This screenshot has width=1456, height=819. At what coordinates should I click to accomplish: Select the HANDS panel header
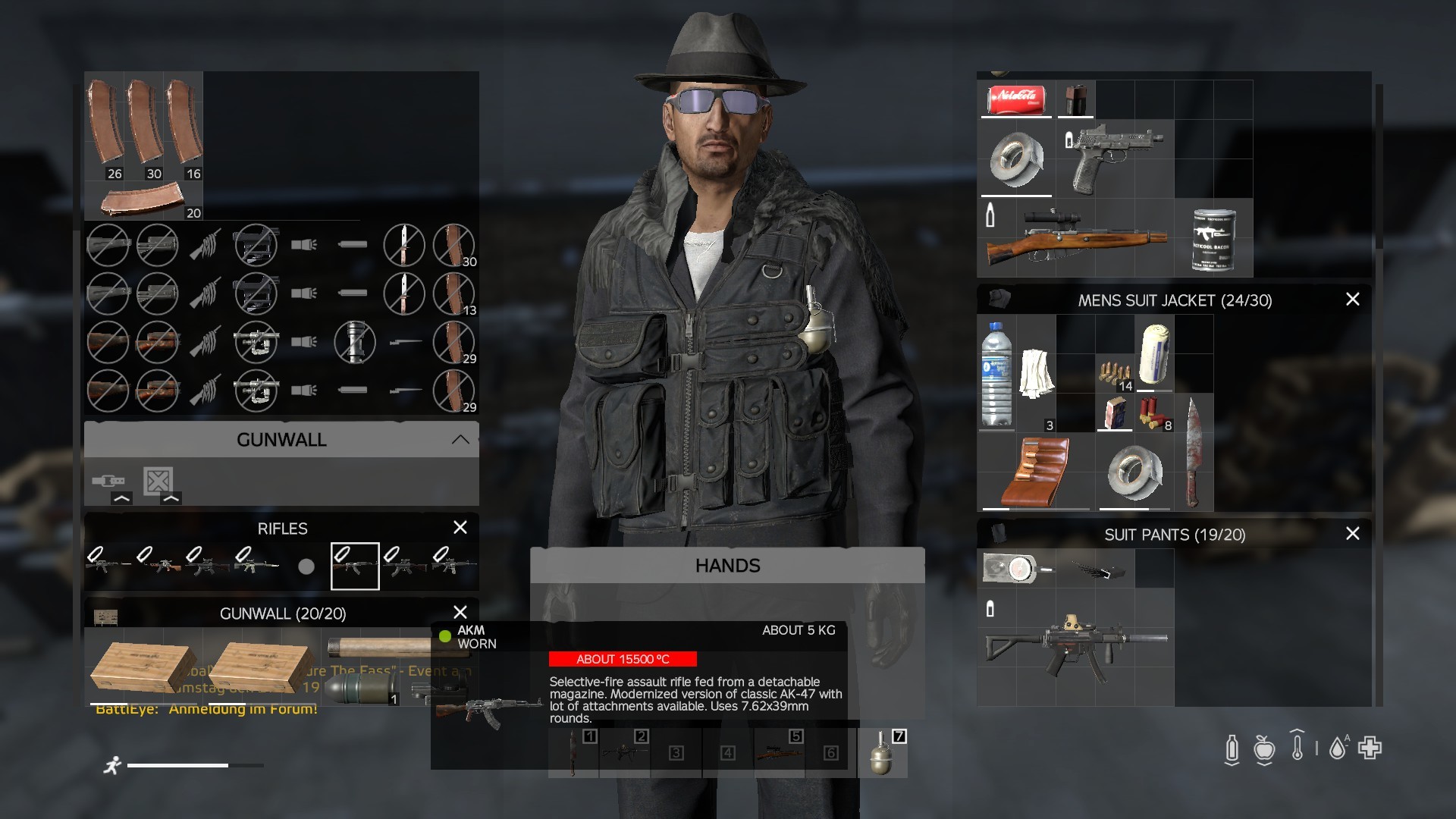click(727, 566)
